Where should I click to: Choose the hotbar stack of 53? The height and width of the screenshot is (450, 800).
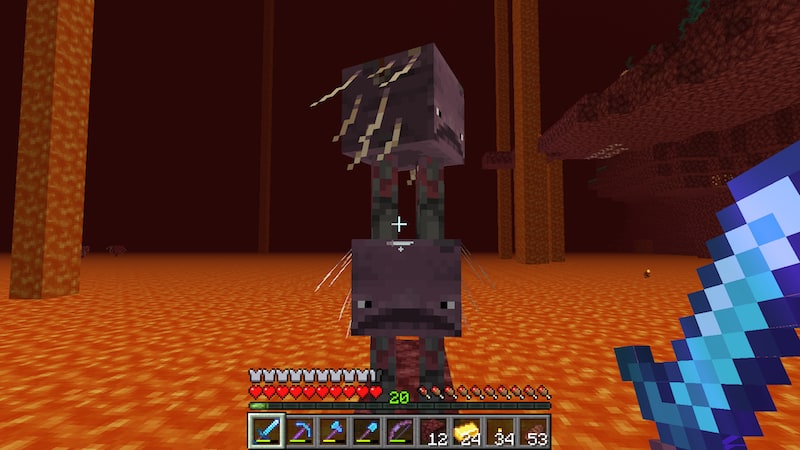533,431
